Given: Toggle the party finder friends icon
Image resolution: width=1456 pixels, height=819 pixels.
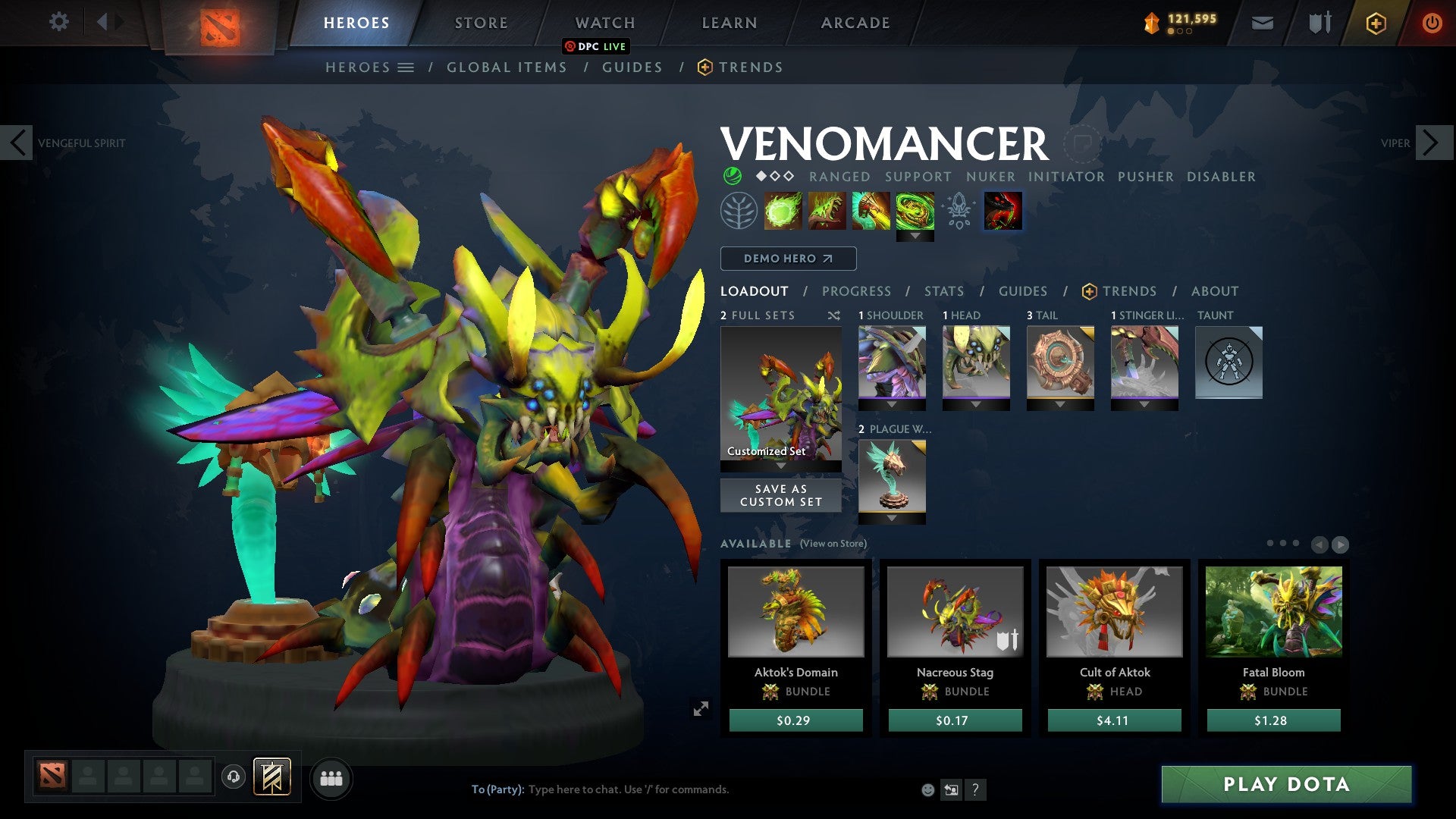Looking at the screenshot, I should point(331,778).
